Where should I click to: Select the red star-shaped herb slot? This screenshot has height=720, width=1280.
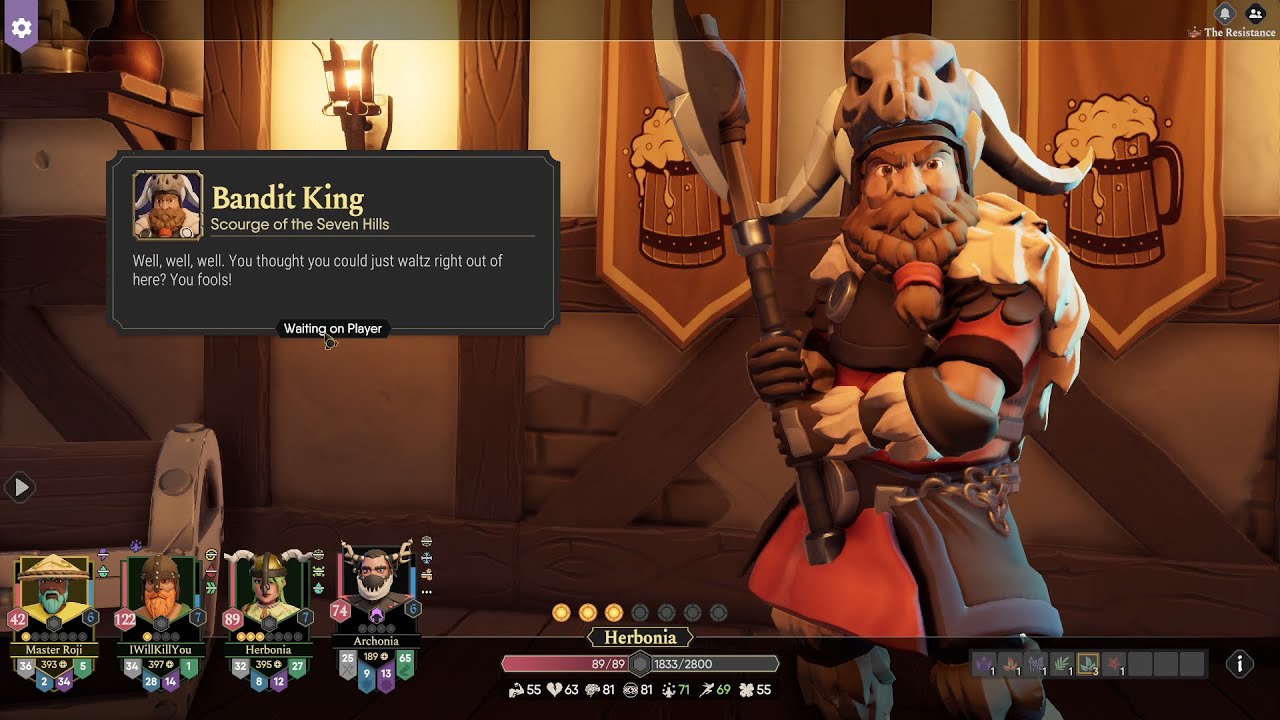coord(1113,663)
